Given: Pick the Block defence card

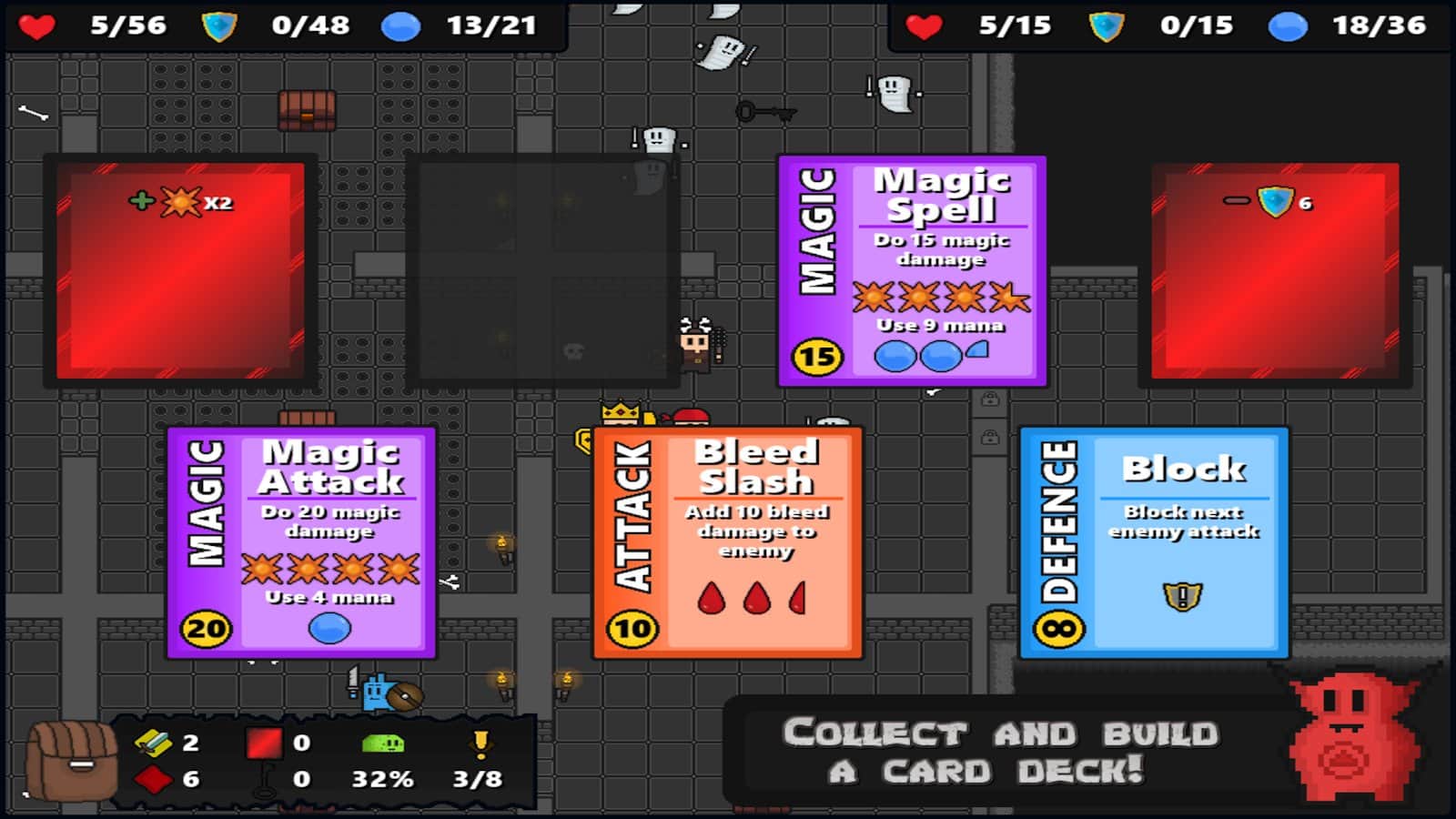Looking at the screenshot, I should point(1154,542).
